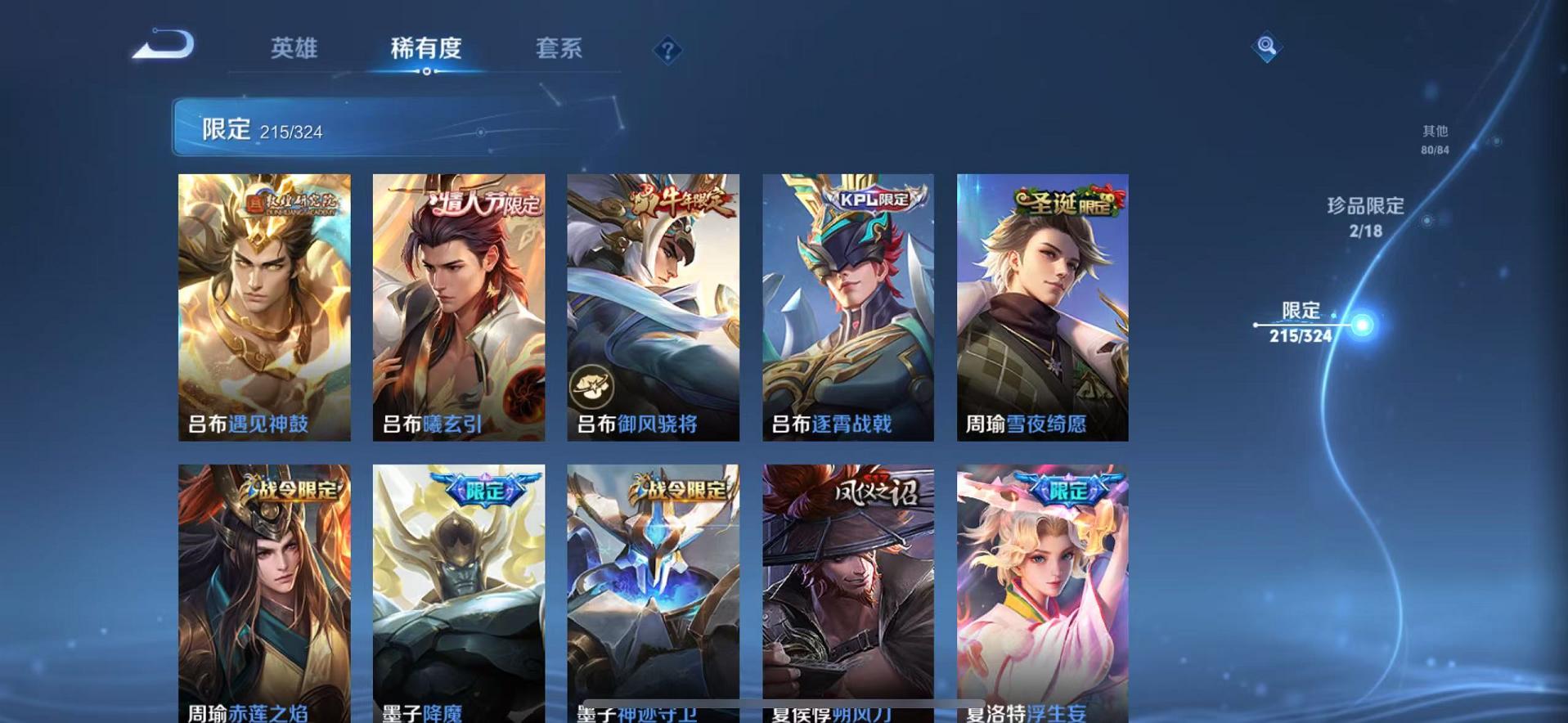Switch to the 套系 tab
Screen dimensions: 1568x723
pos(559,49)
